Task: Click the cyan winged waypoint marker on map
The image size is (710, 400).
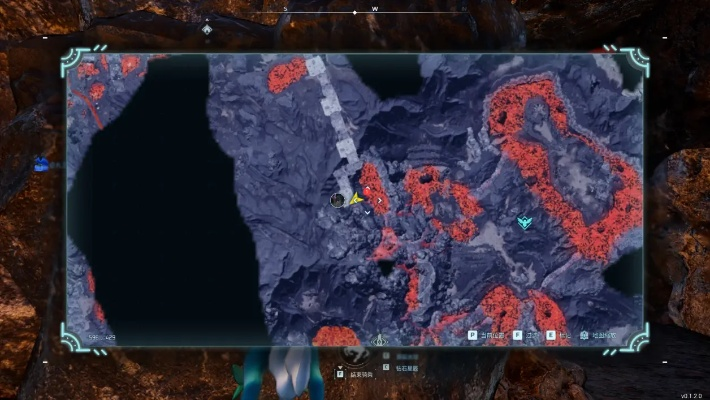Action: pos(524,222)
